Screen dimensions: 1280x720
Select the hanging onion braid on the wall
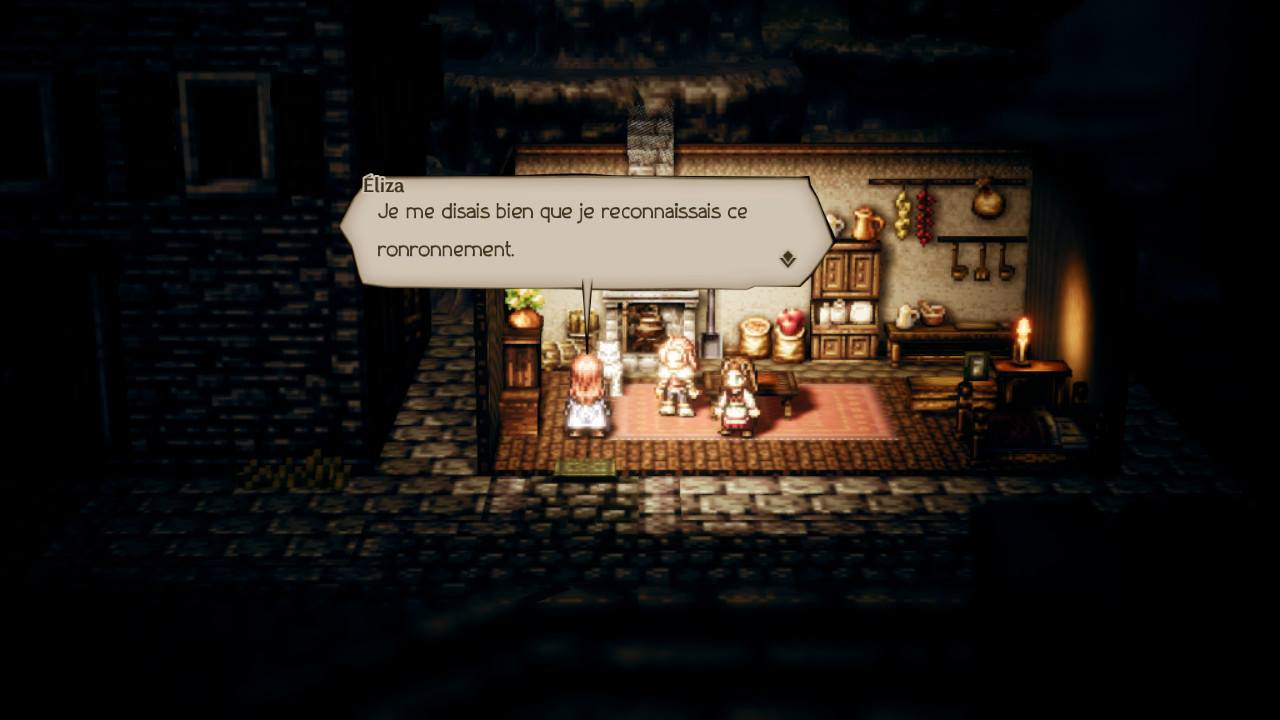[900, 213]
